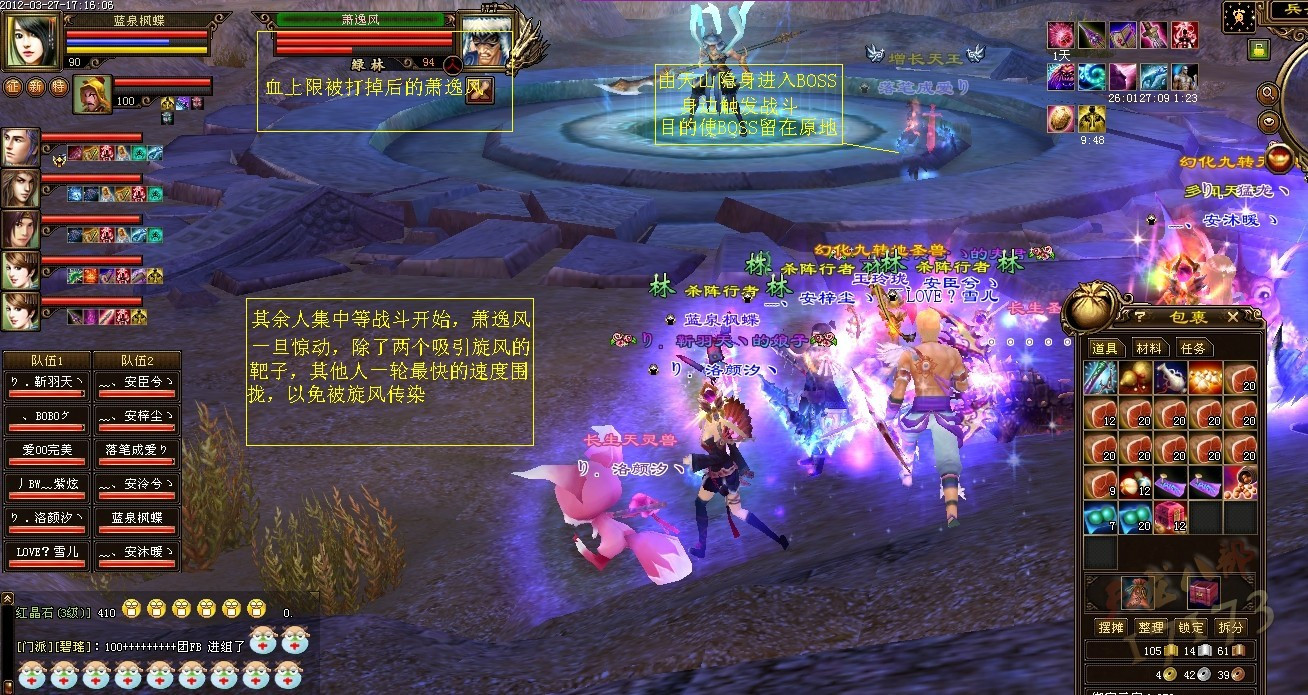Click the 特 round button under the portrait
This screenshot has width=1308, height=695.
click(x=58, y=86)
